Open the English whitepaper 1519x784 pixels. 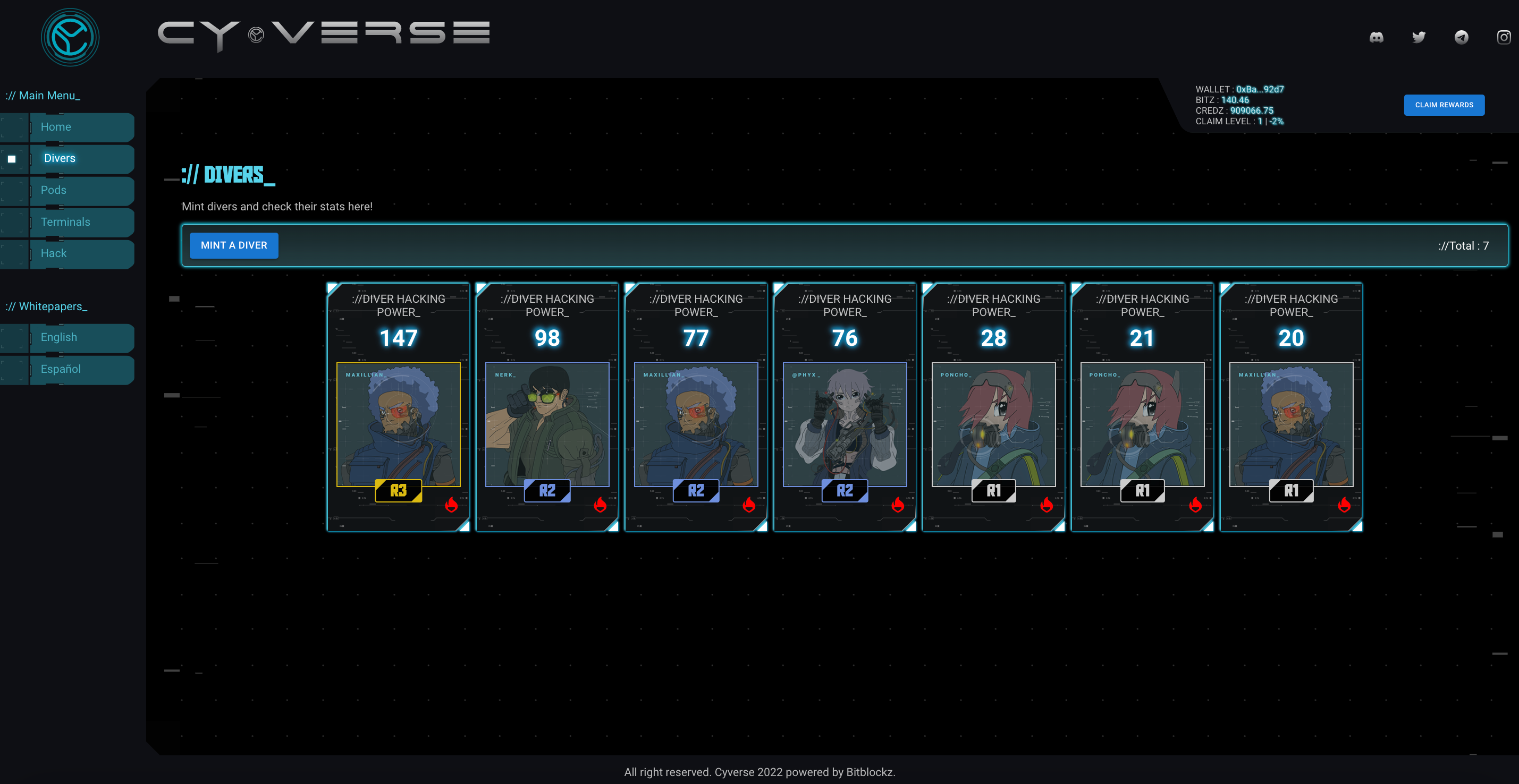pyautogui.click(x=81, y=337)
